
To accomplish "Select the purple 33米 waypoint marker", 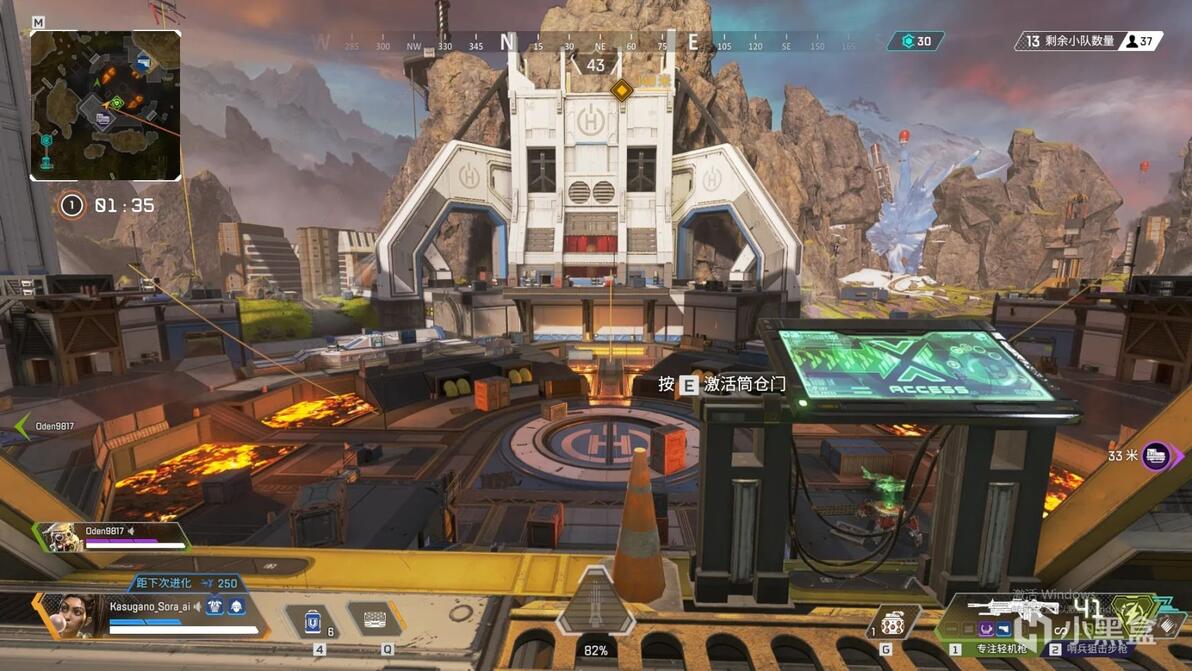I will point(1157,456).
